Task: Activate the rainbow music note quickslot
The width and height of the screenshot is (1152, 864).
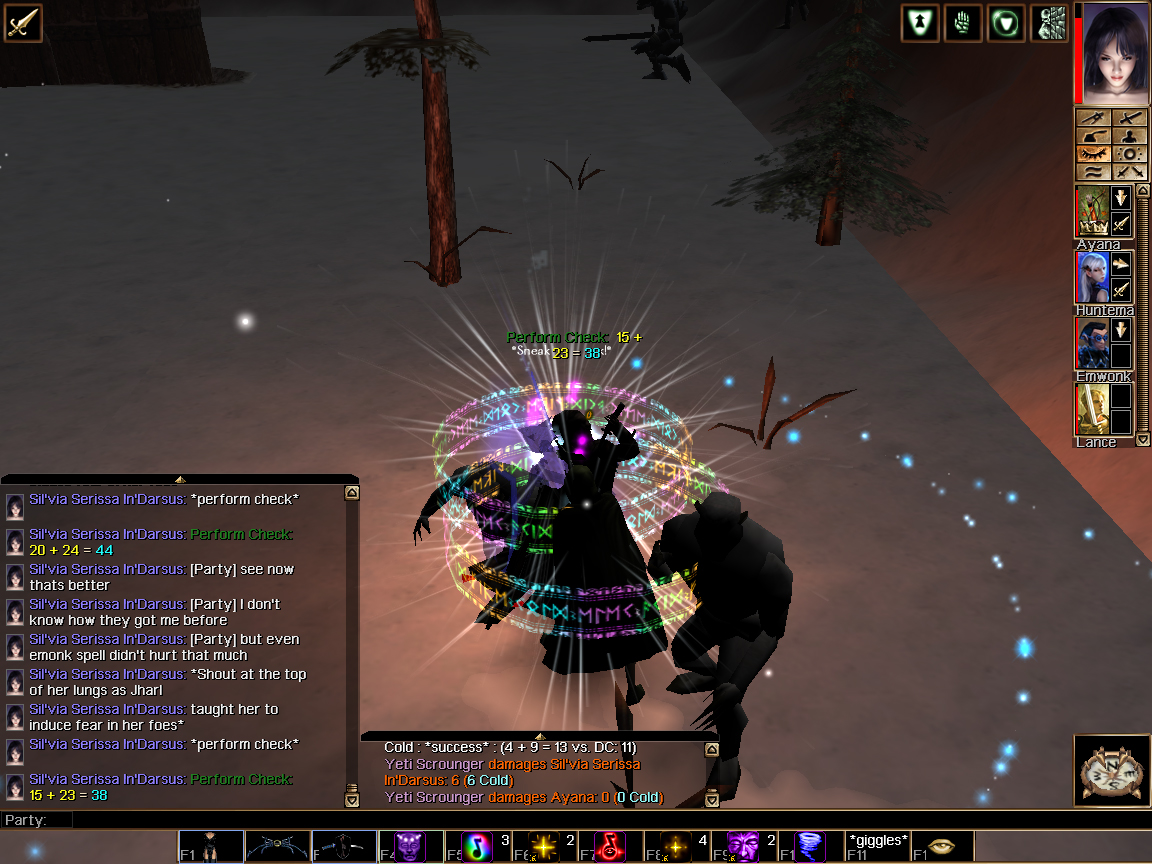Action: (476, 846)
